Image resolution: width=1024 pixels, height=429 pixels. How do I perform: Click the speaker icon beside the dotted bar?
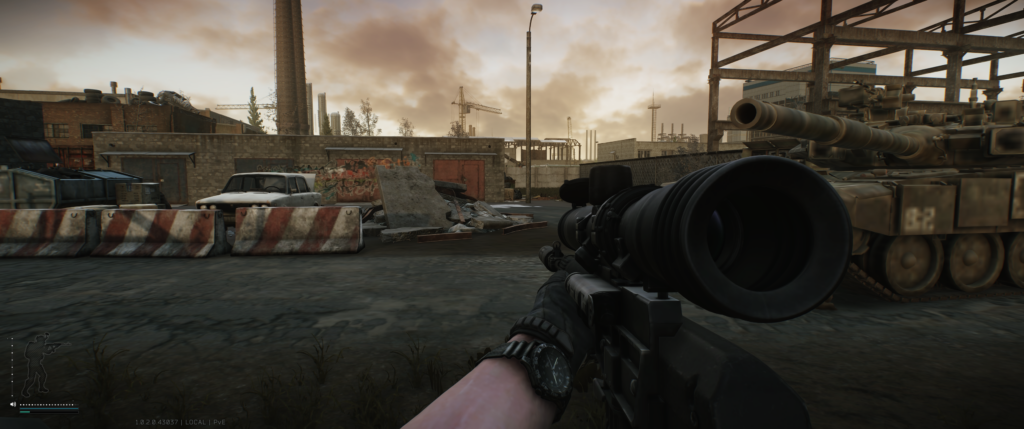pyautogui.click(x=12, y=405)
